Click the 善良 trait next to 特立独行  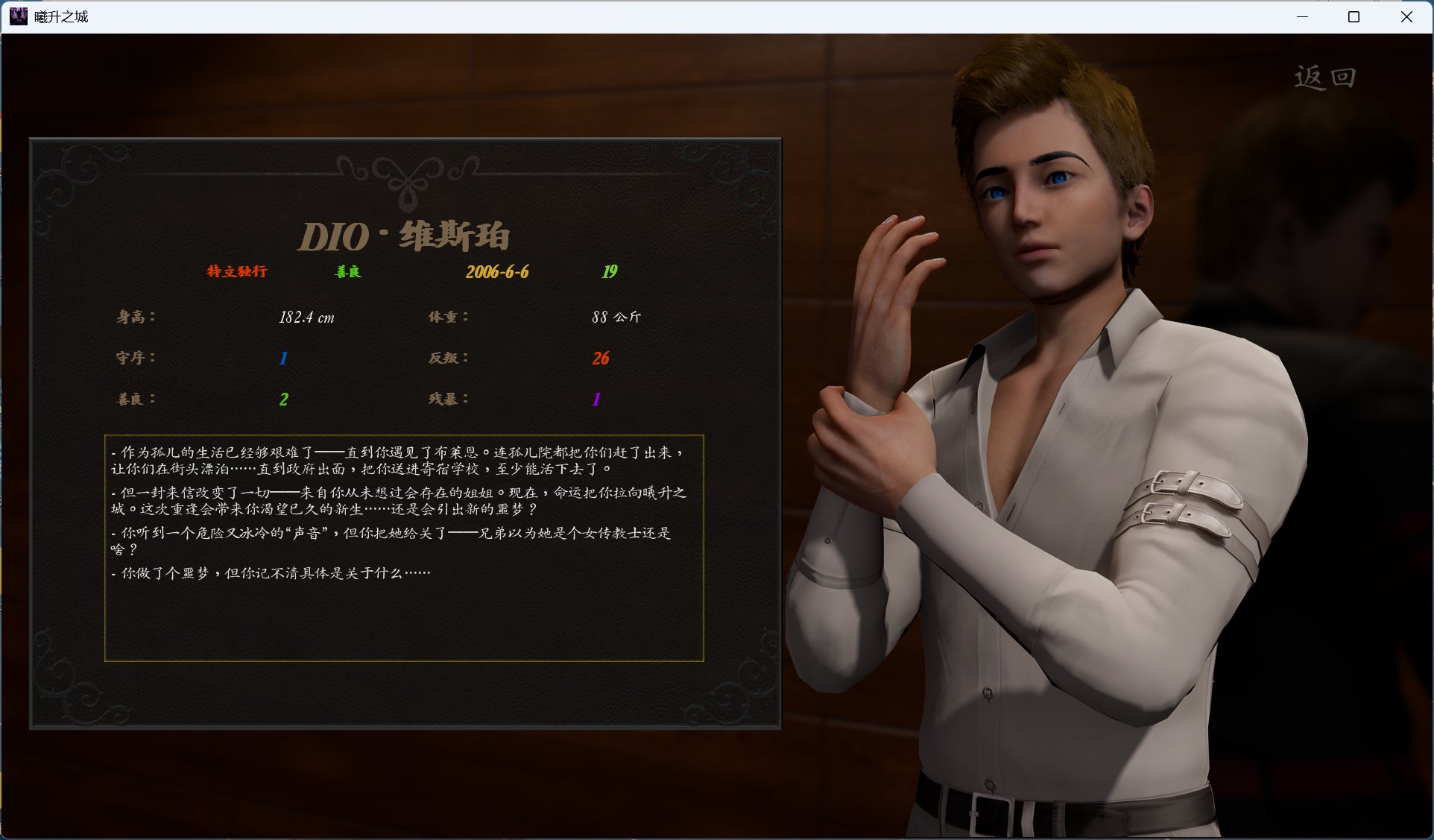tap(348, 272)
